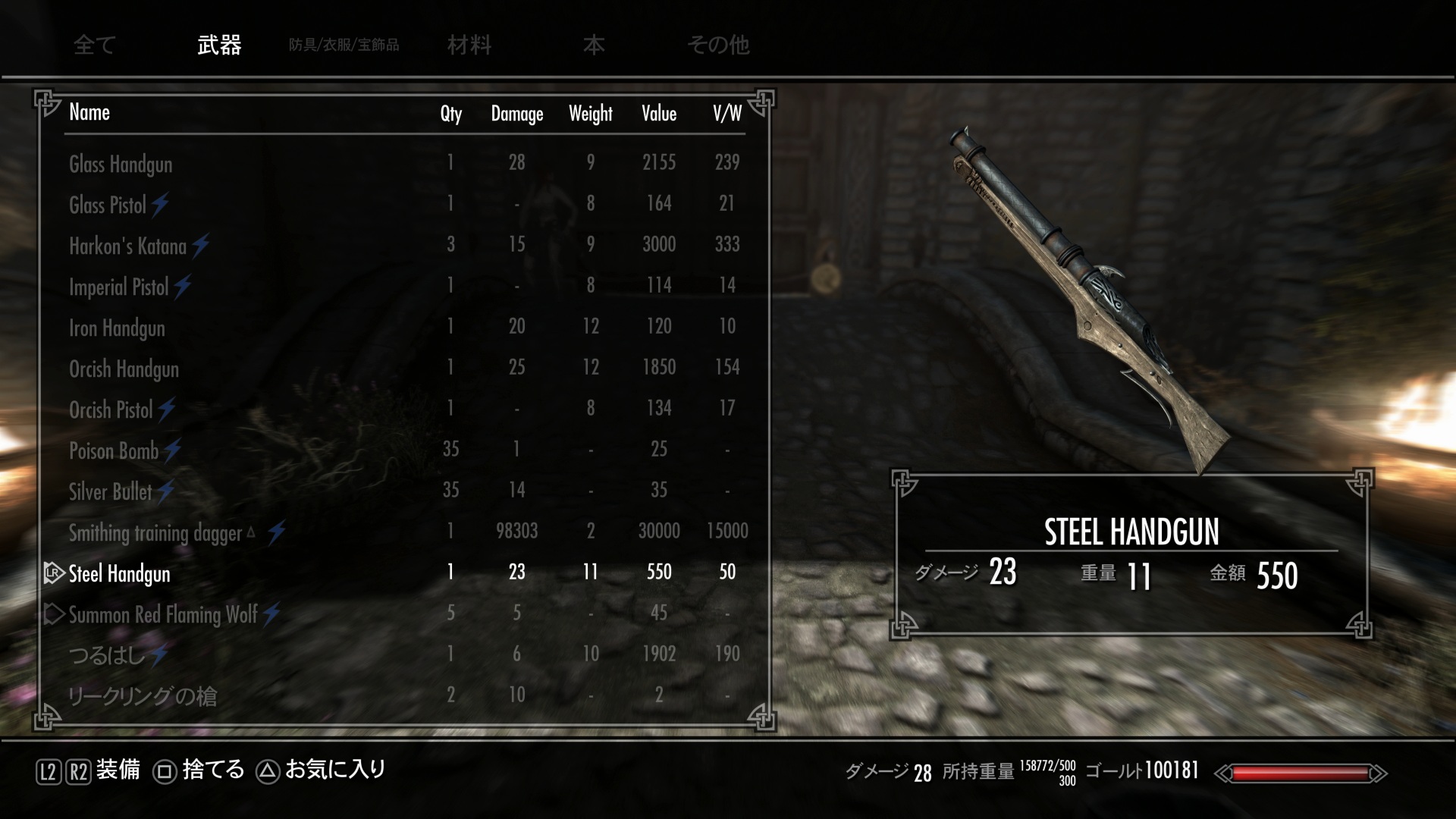1456x819 pixels.
Task: Sort the inventory by Name header
Action: 89,112
